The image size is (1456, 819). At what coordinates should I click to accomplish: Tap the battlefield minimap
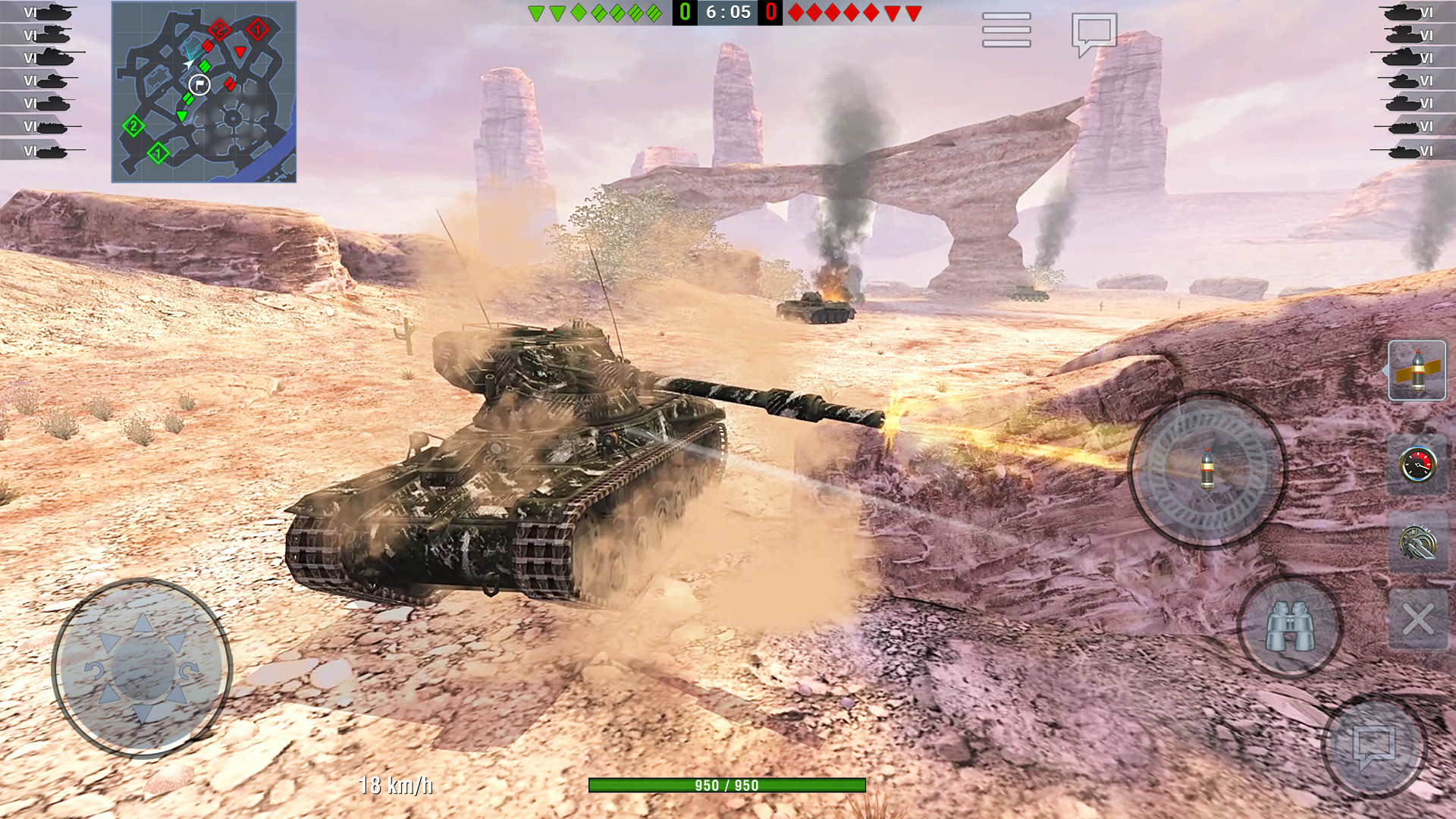click(x=204, y=92)
